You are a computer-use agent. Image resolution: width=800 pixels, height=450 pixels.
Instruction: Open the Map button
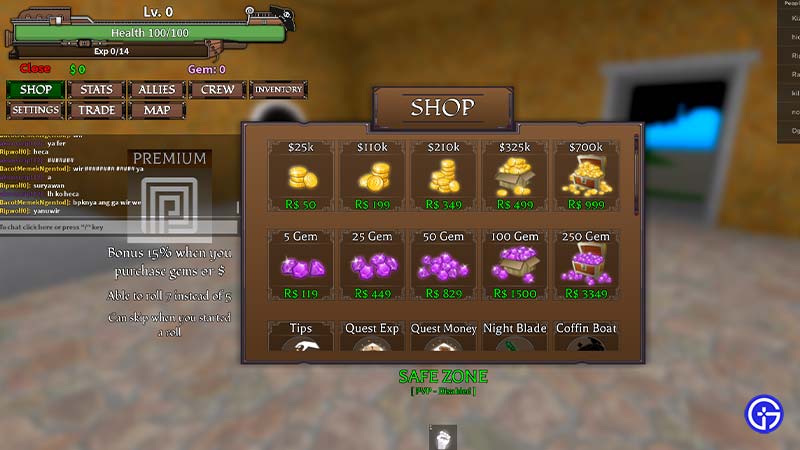coord(157,110)
